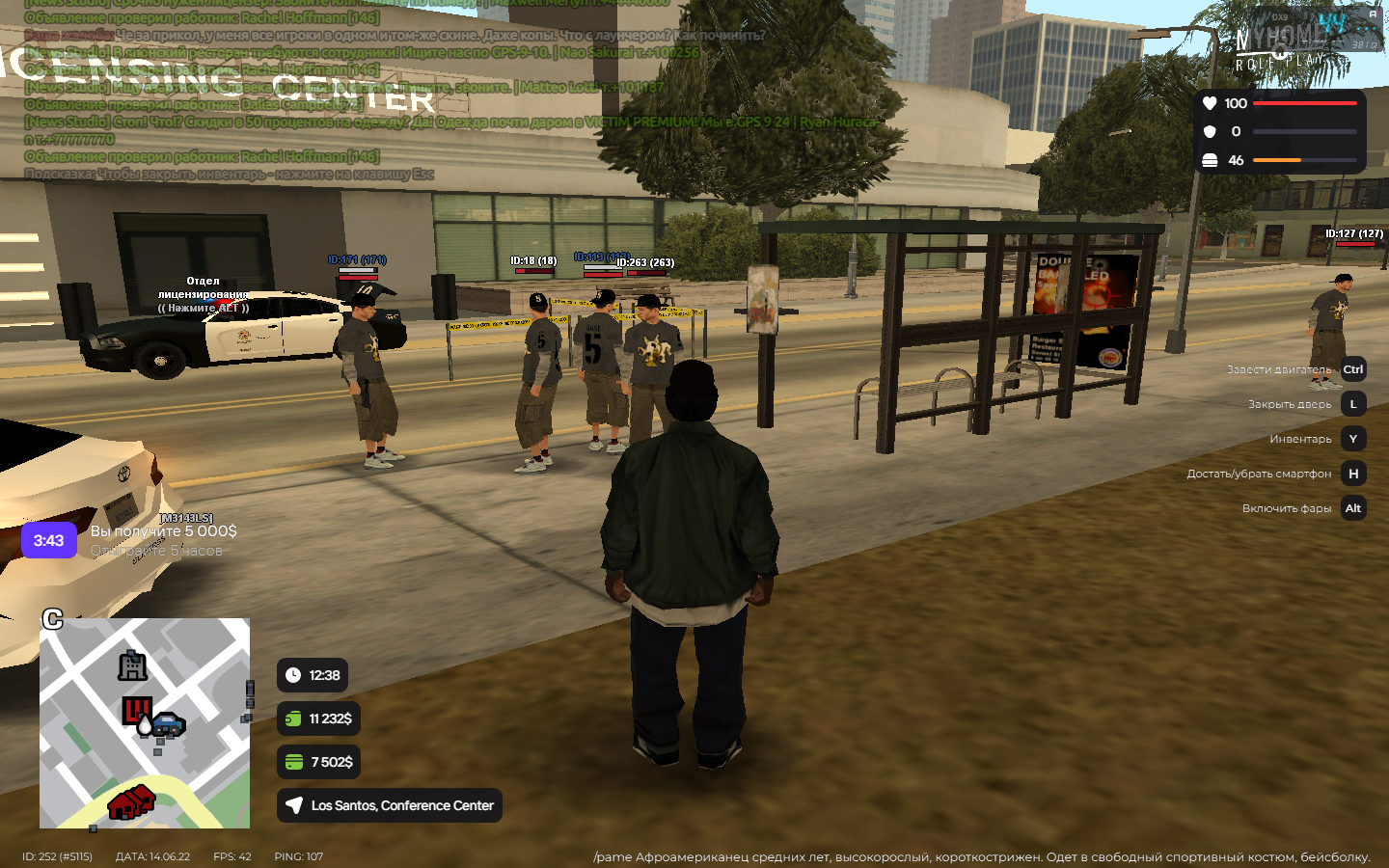The width and height of the screenshot is (1389, 868).
Task: Select the office building marker on the minimap
Action: pyautogui.click(x=132, y=665)
